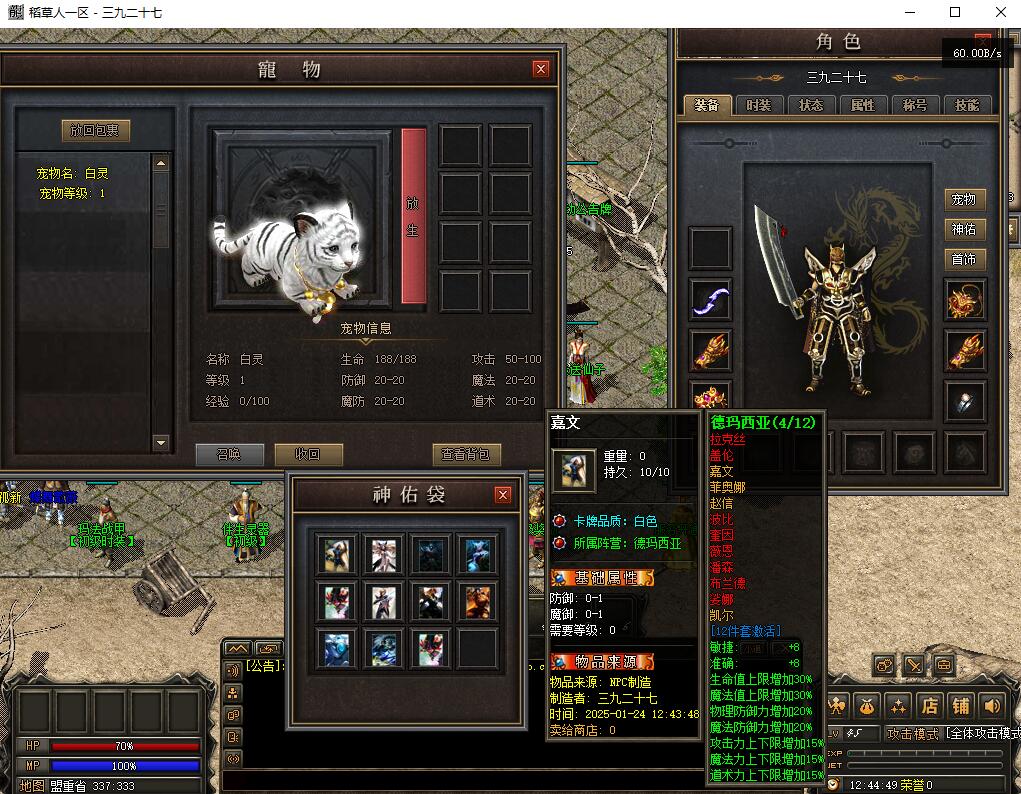Select the purple crescent equipment slot
Viewport: 1021px width, 794px height.
pos(711,299)
